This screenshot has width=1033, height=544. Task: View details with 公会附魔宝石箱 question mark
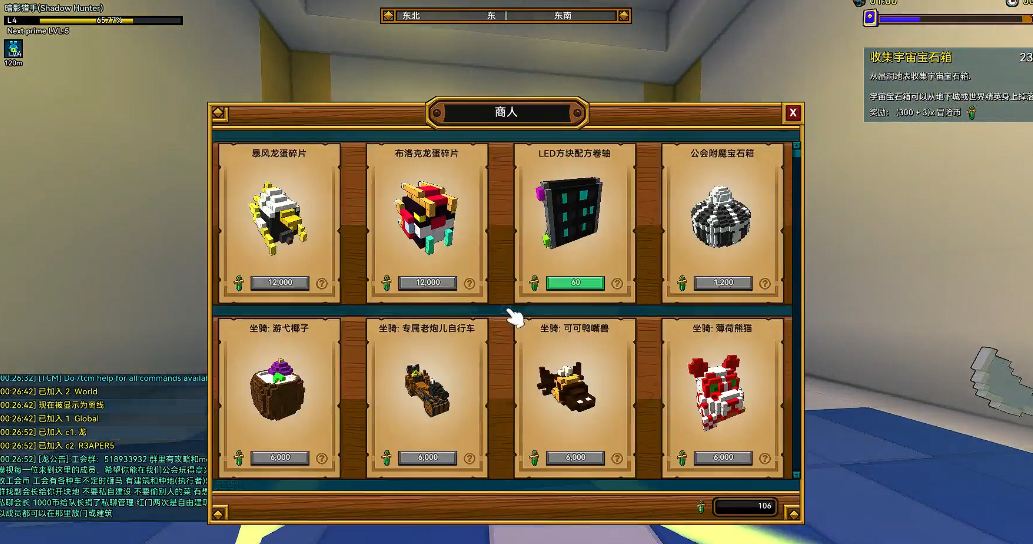click(x=766, y=283)
